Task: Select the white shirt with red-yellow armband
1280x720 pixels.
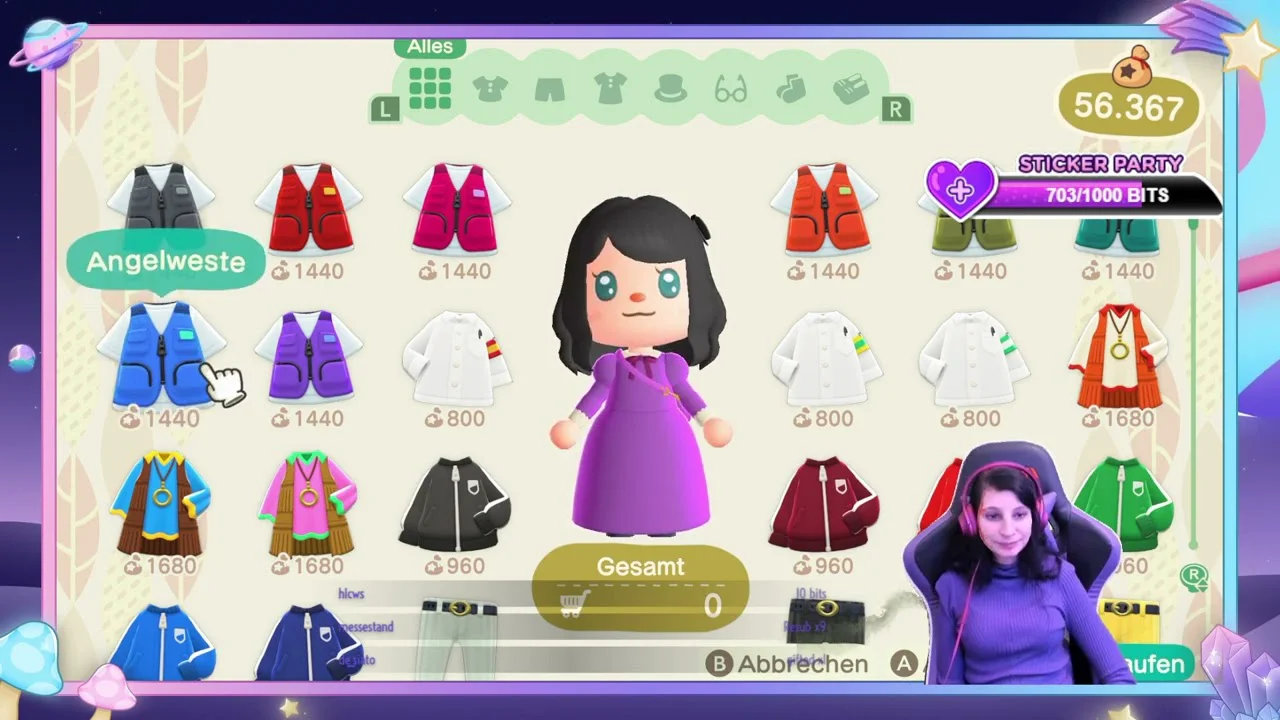Action: click(457, 357)
